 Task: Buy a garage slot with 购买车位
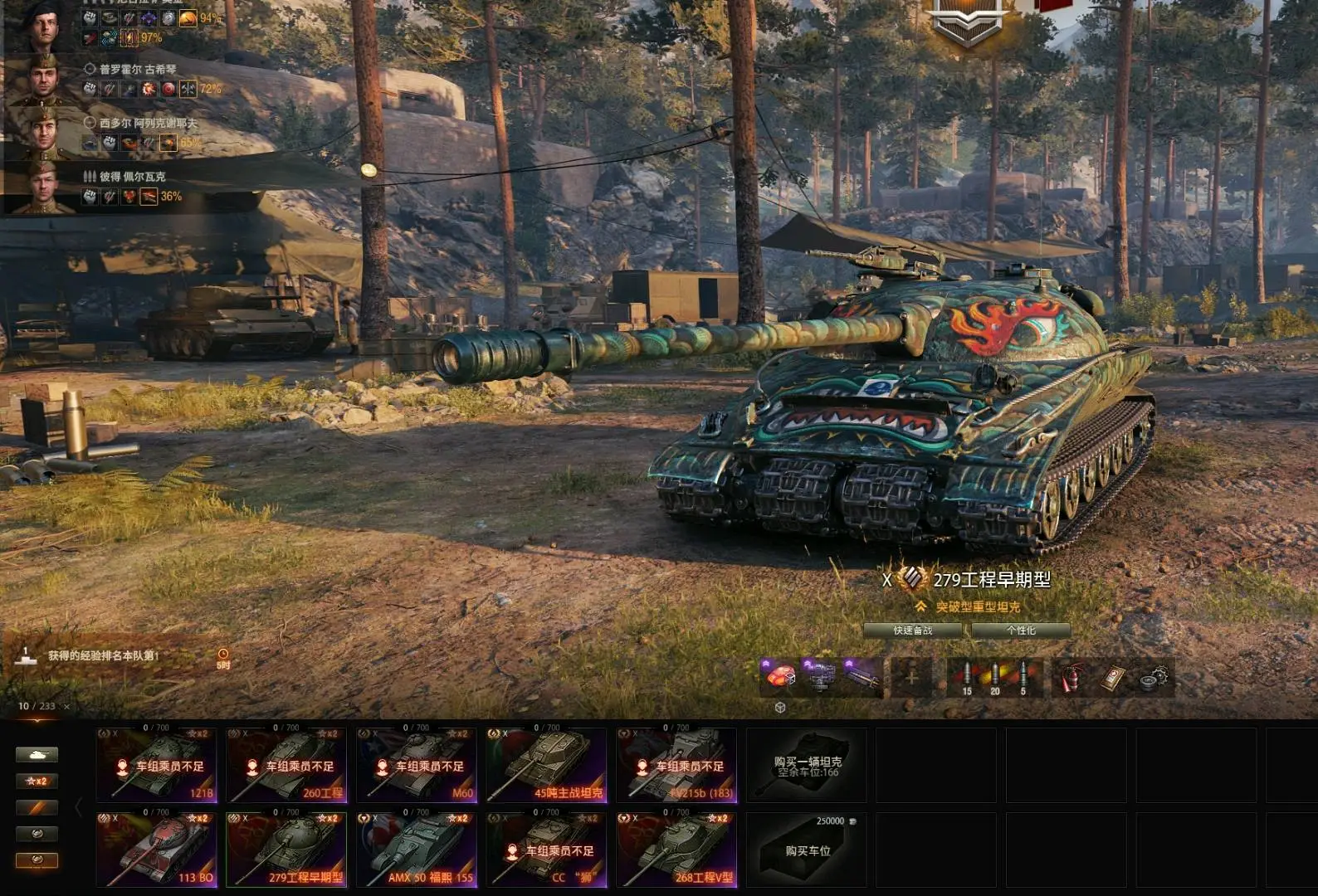[807, 850]
